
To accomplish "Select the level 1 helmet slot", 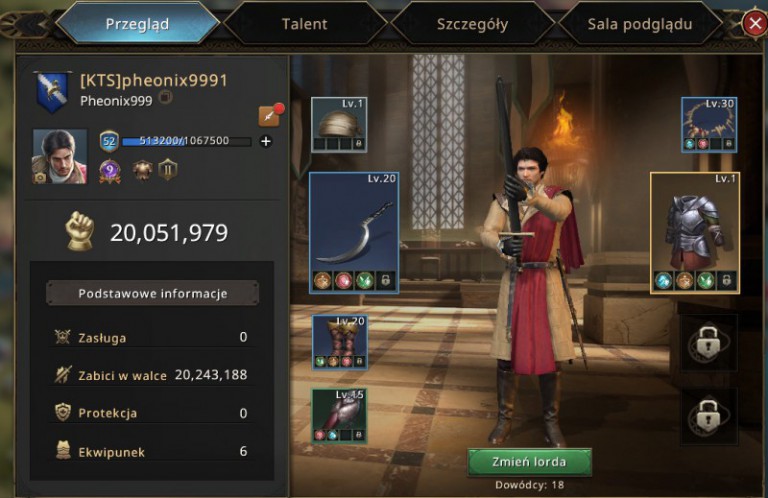I will [338, 124].
